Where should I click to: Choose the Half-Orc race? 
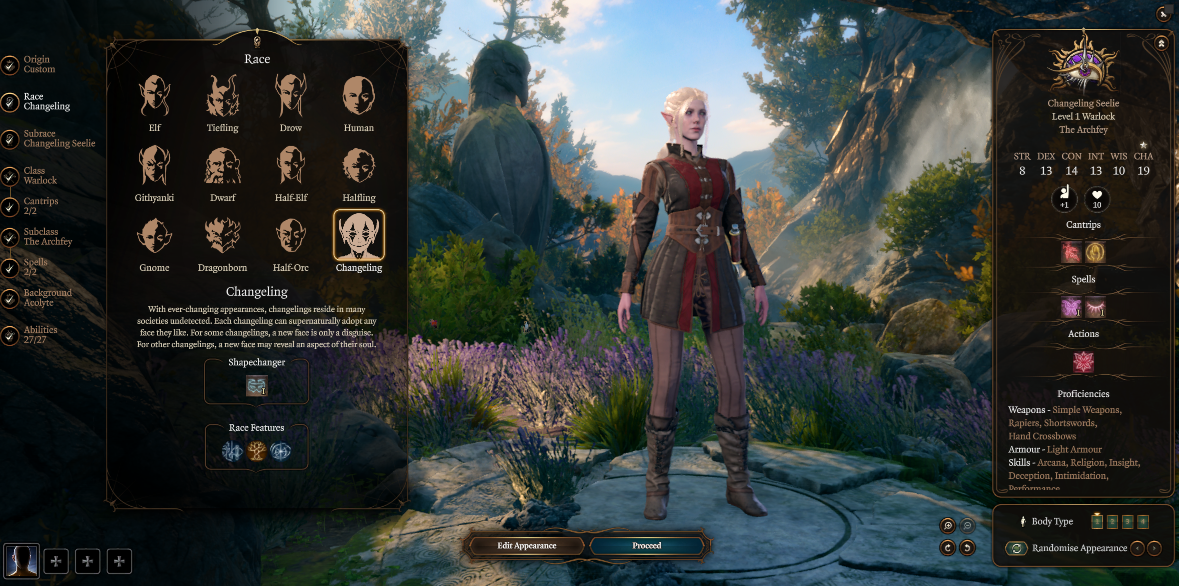point(290,237)
